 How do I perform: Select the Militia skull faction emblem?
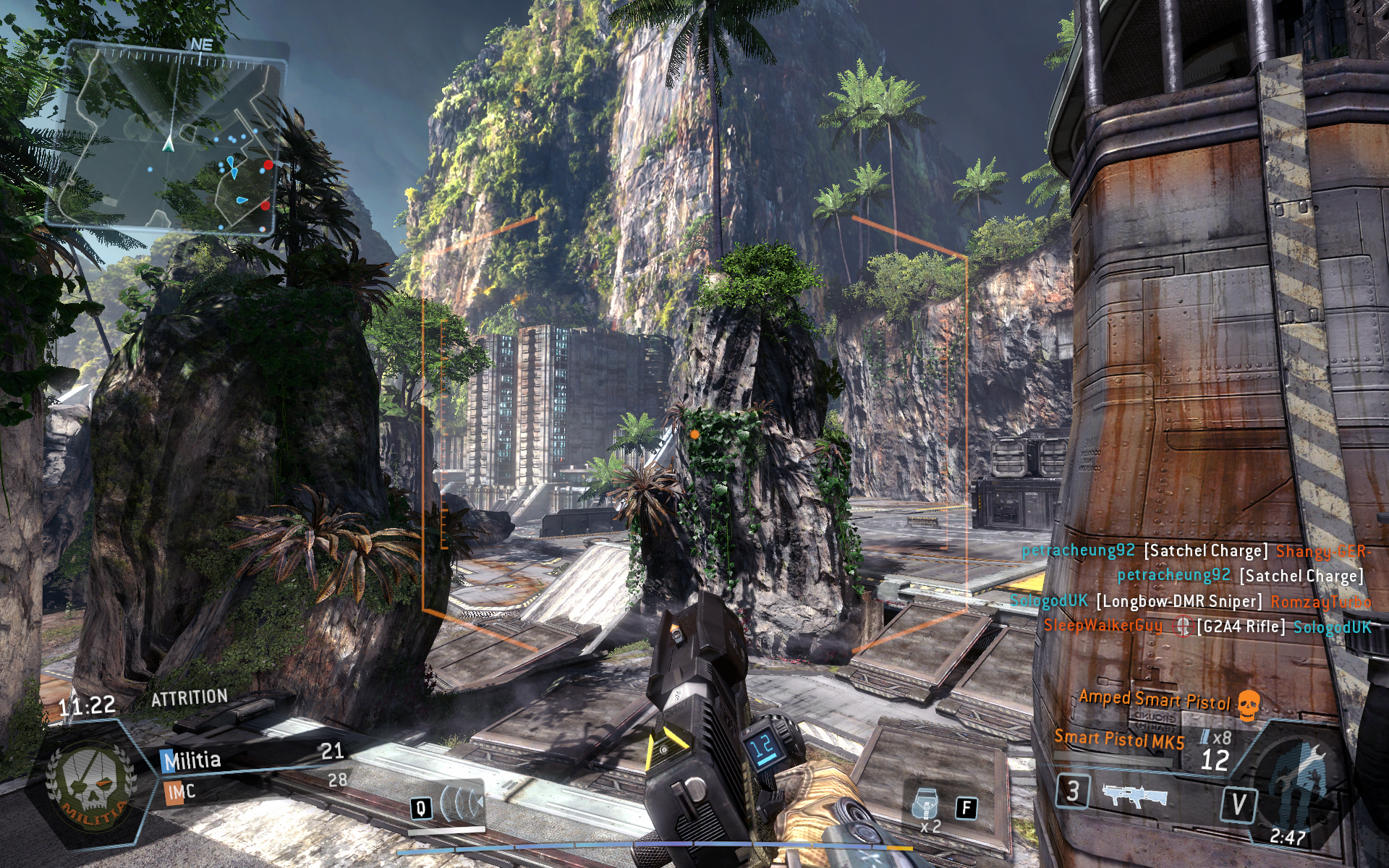click(x=89, y=786)
